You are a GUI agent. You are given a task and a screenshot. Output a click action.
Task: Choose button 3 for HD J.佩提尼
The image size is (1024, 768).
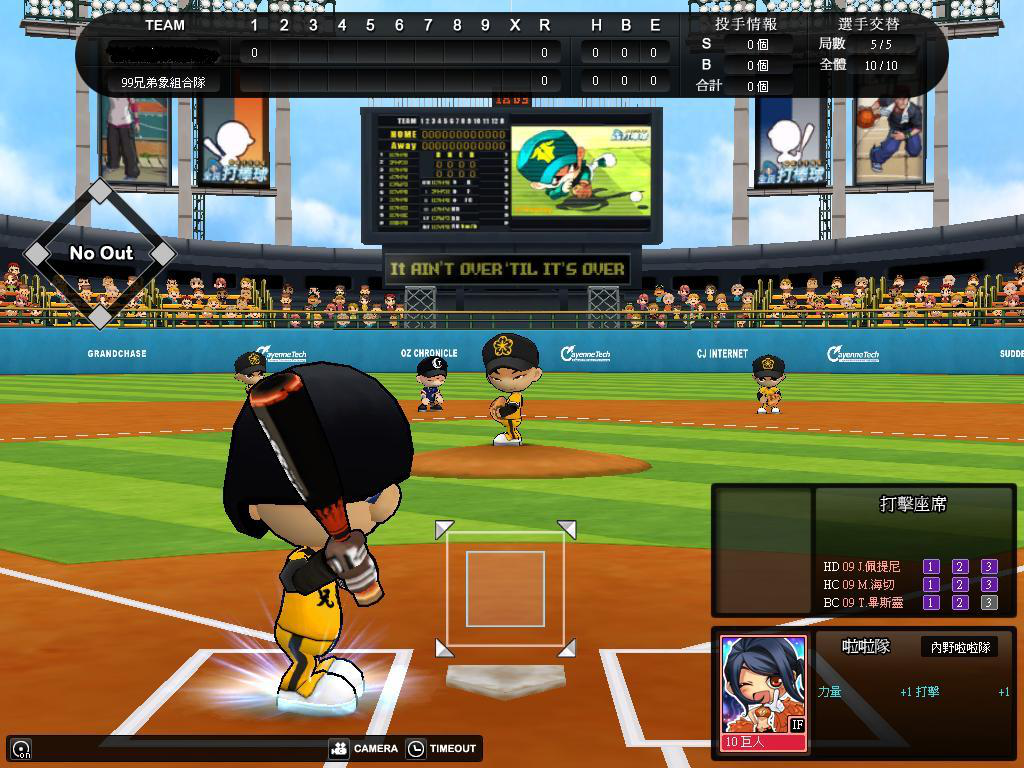point(989,567)
